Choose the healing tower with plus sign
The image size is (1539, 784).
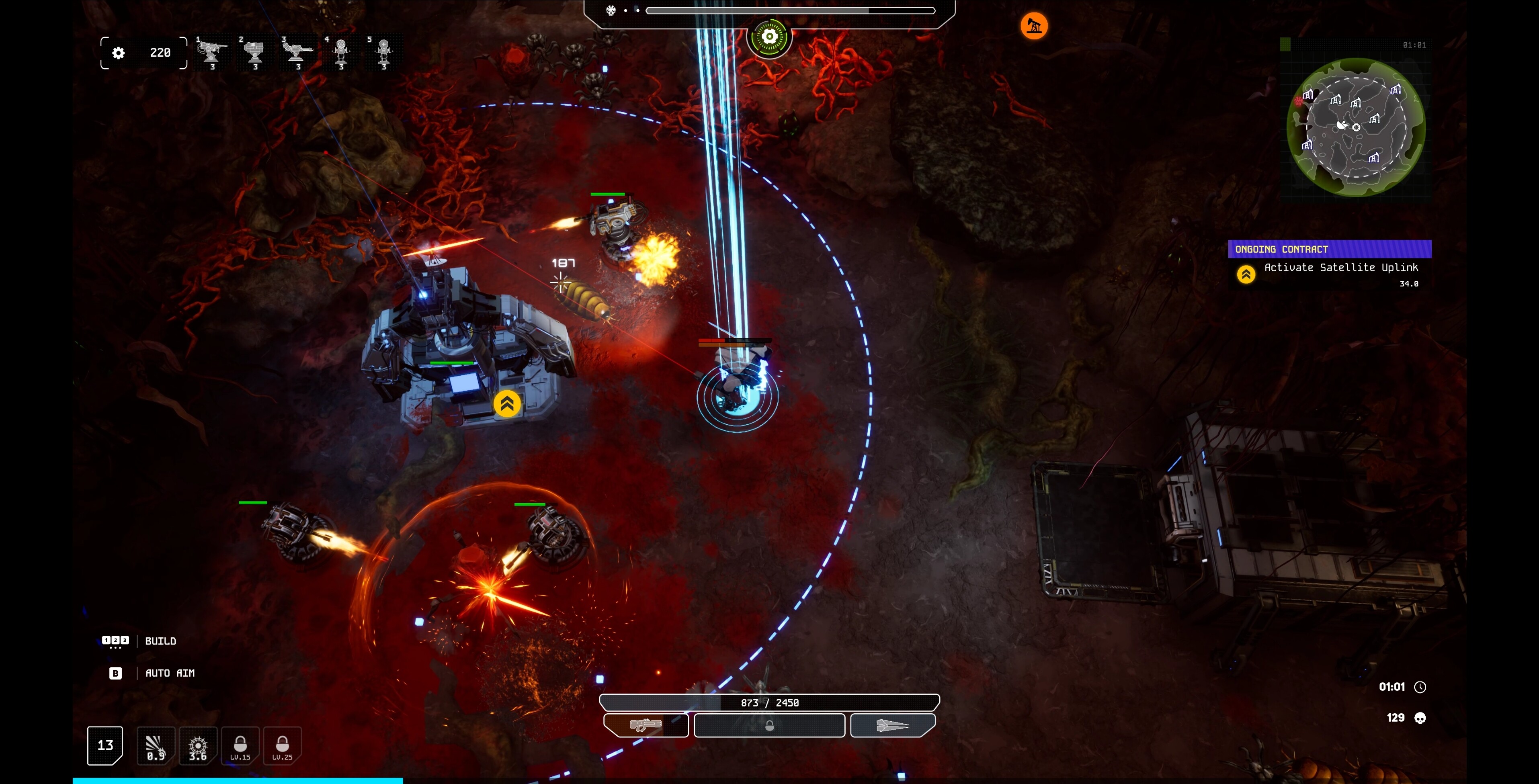tap(383, 52)
